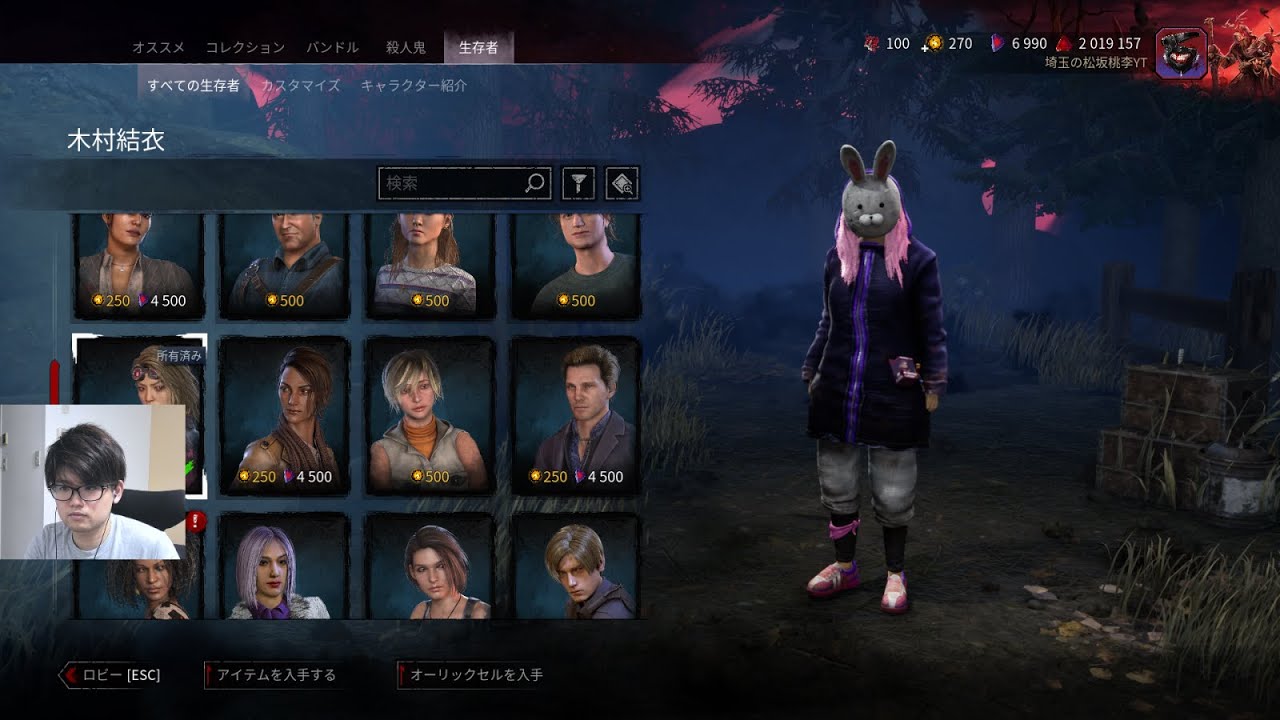Image resolution: width=1280 pixels, height=720 pixels.
Task: Open the バンドル tab
Action: [332, 47]
